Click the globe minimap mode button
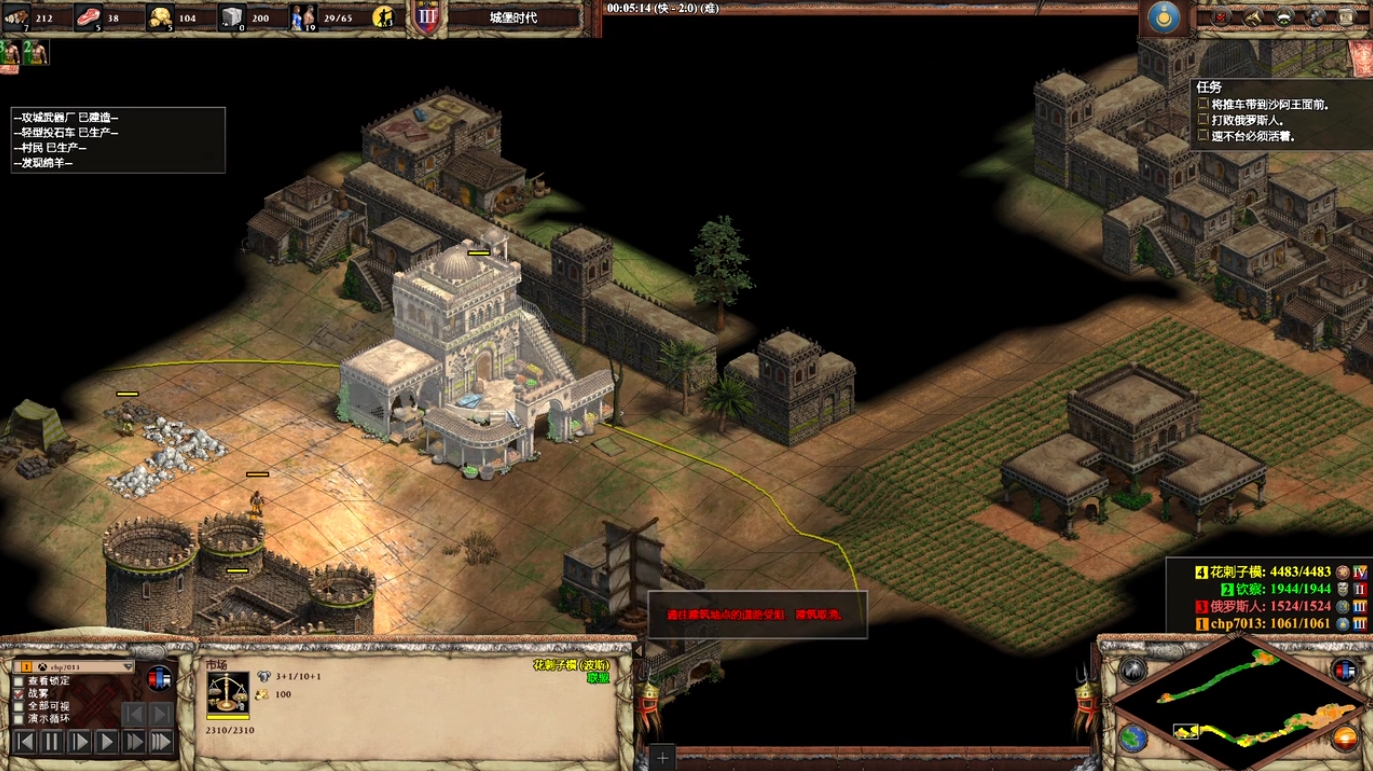This screenshot has height=771, width=1373. point(1132,740)
